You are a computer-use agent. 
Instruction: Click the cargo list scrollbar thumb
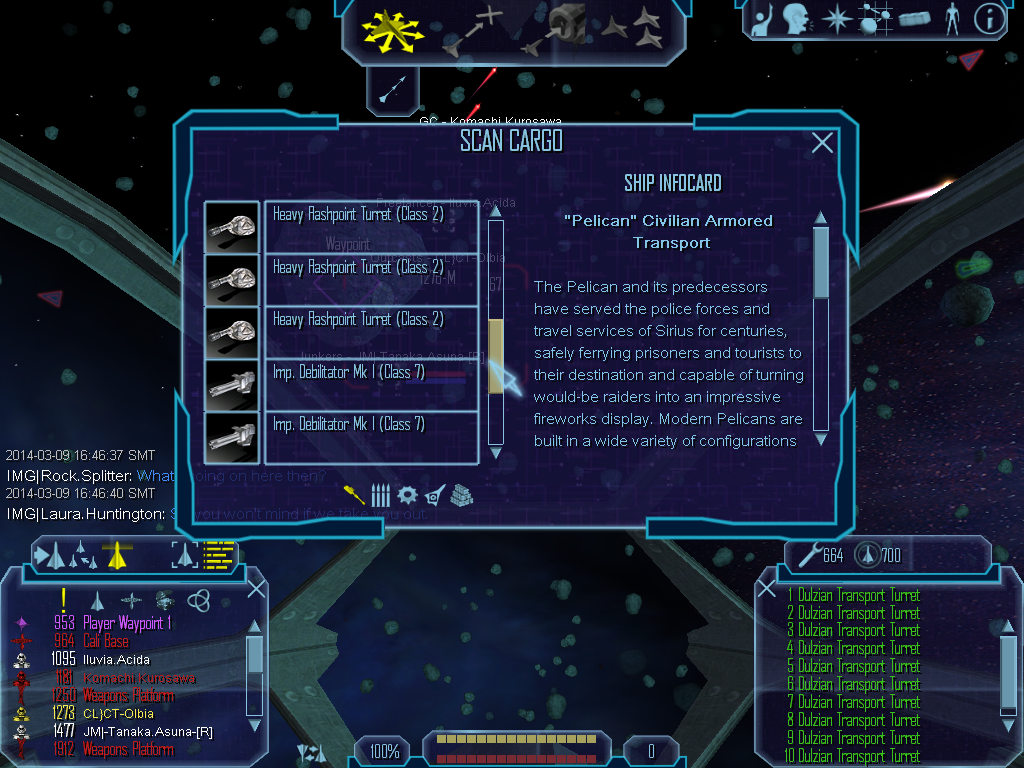pos(495,356)
